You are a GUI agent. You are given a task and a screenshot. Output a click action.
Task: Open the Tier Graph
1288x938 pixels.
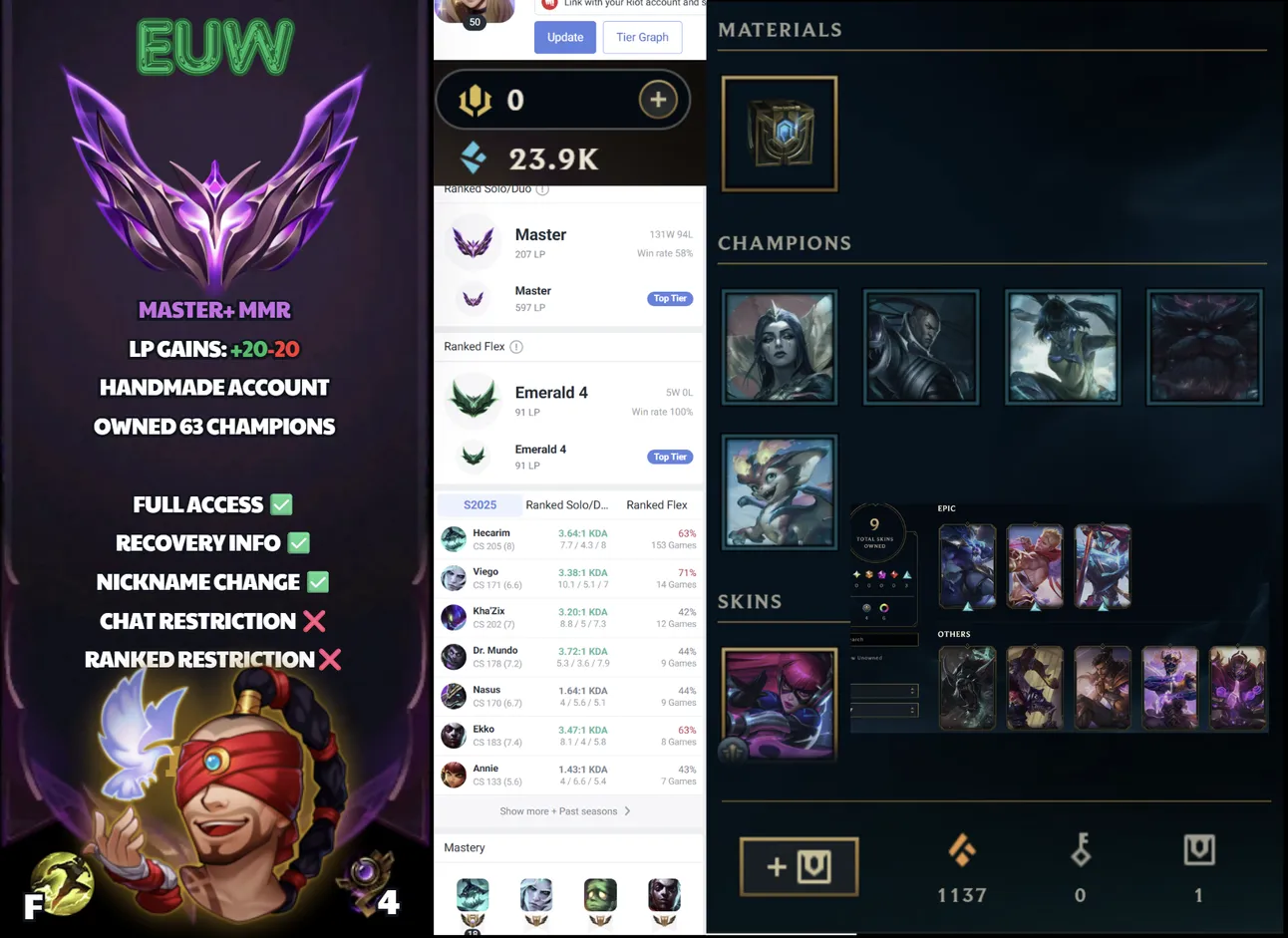pyautogui.click(x=641, y=37)
